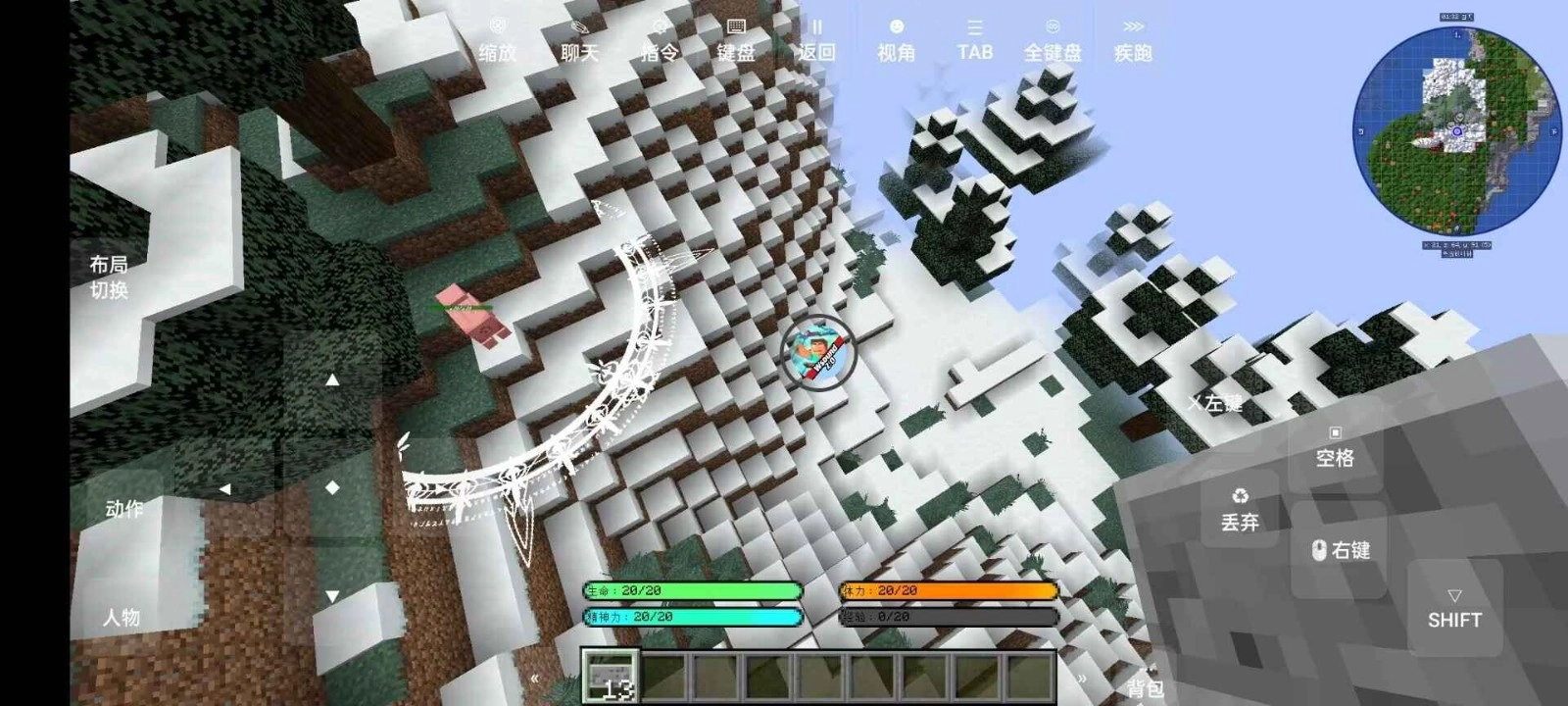Tap the 指令 command icon
The height and width of the screenshot is (706, 1568).
pos(659,39)
